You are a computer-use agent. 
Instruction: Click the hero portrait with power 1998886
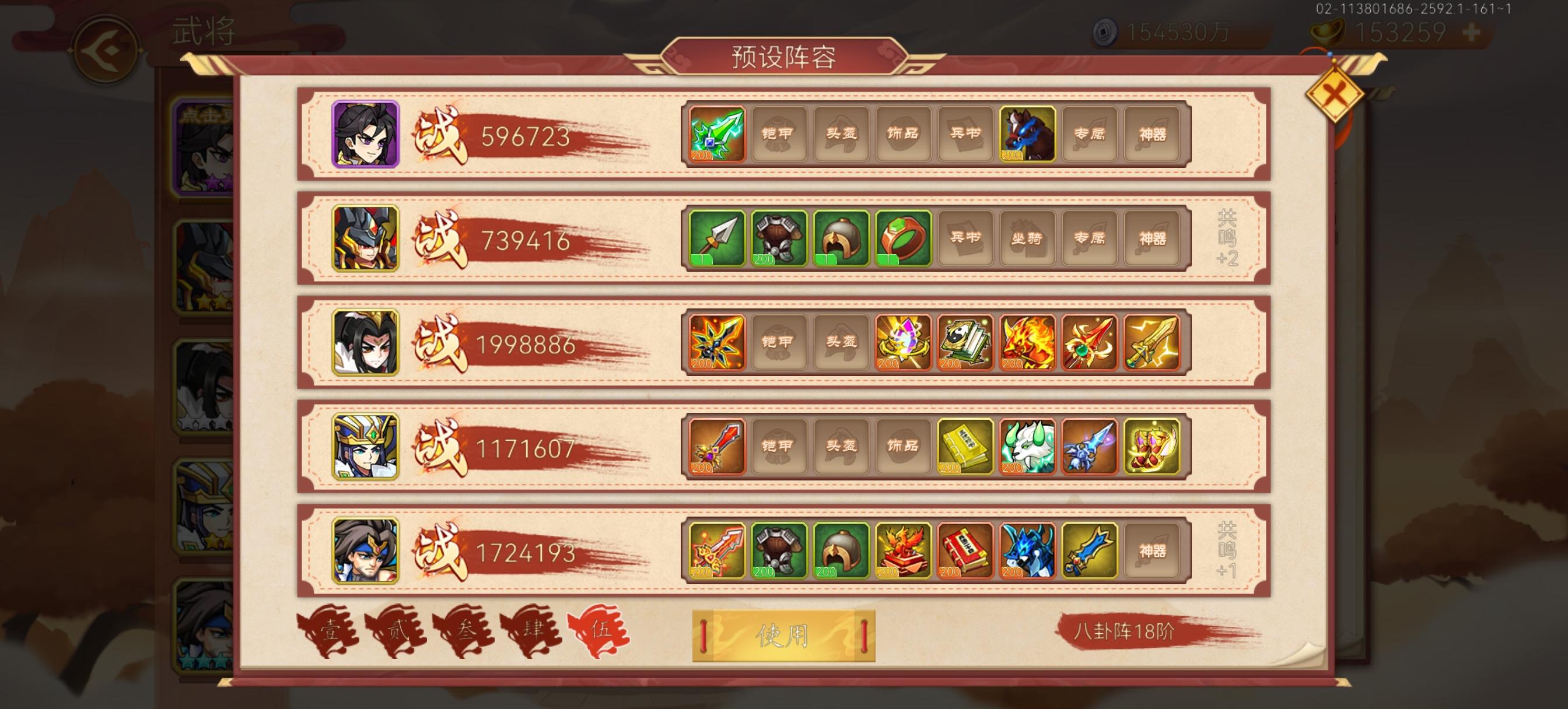pos(364,342)
